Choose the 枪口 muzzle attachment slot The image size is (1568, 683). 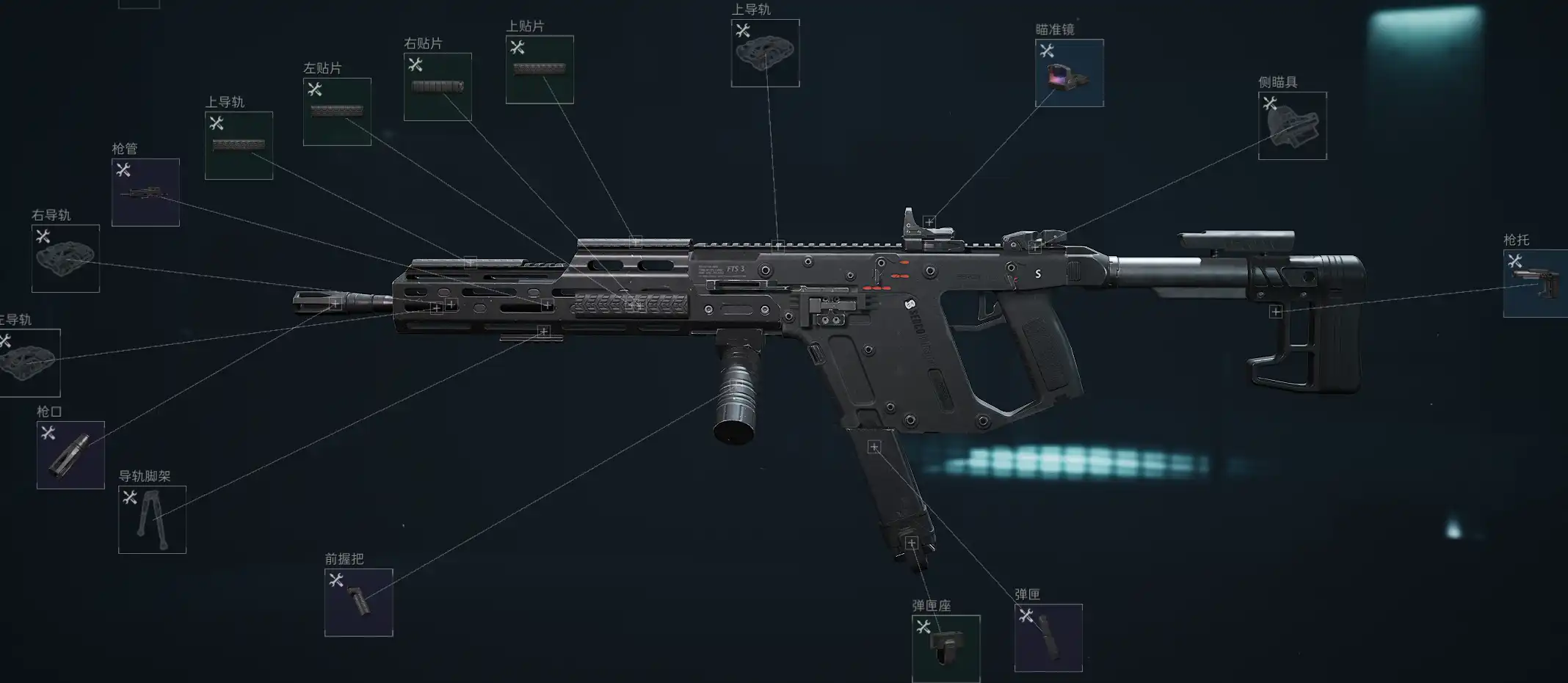click(70, 455)
